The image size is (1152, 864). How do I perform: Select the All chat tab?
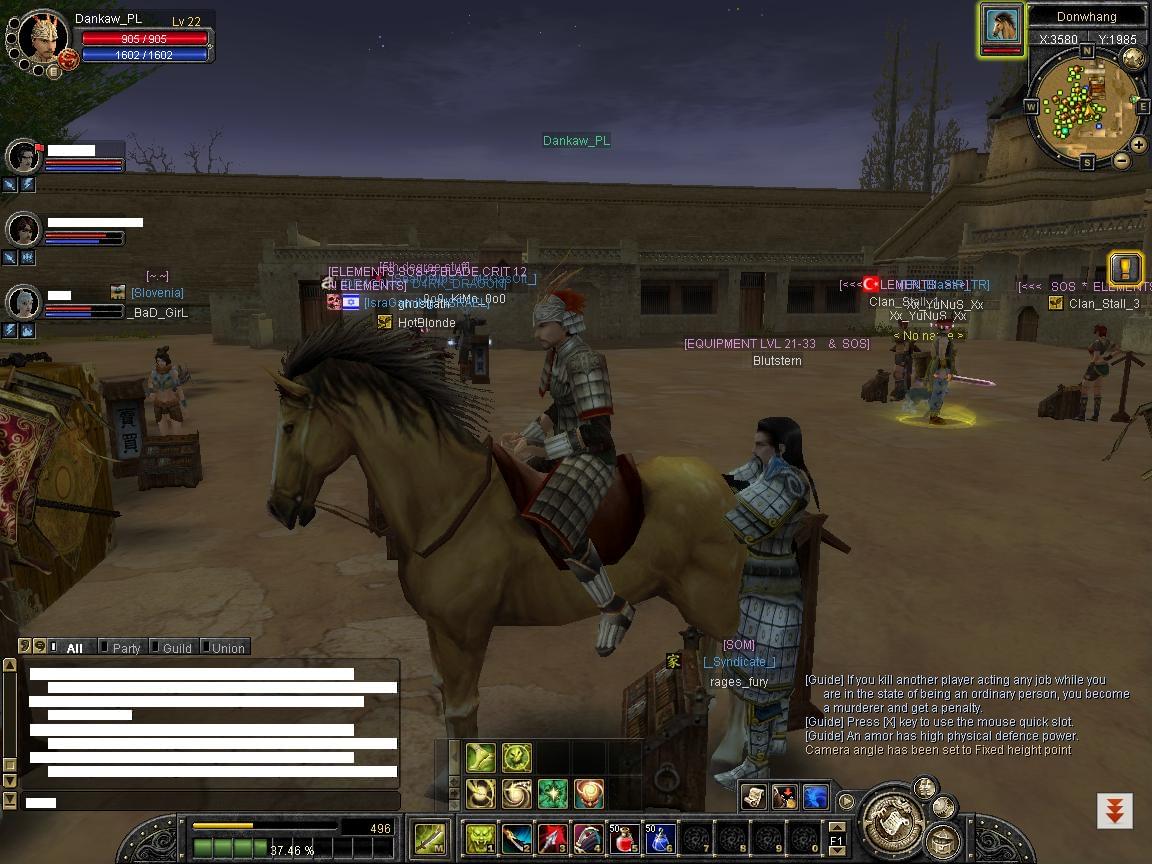(x=73, y=648)
